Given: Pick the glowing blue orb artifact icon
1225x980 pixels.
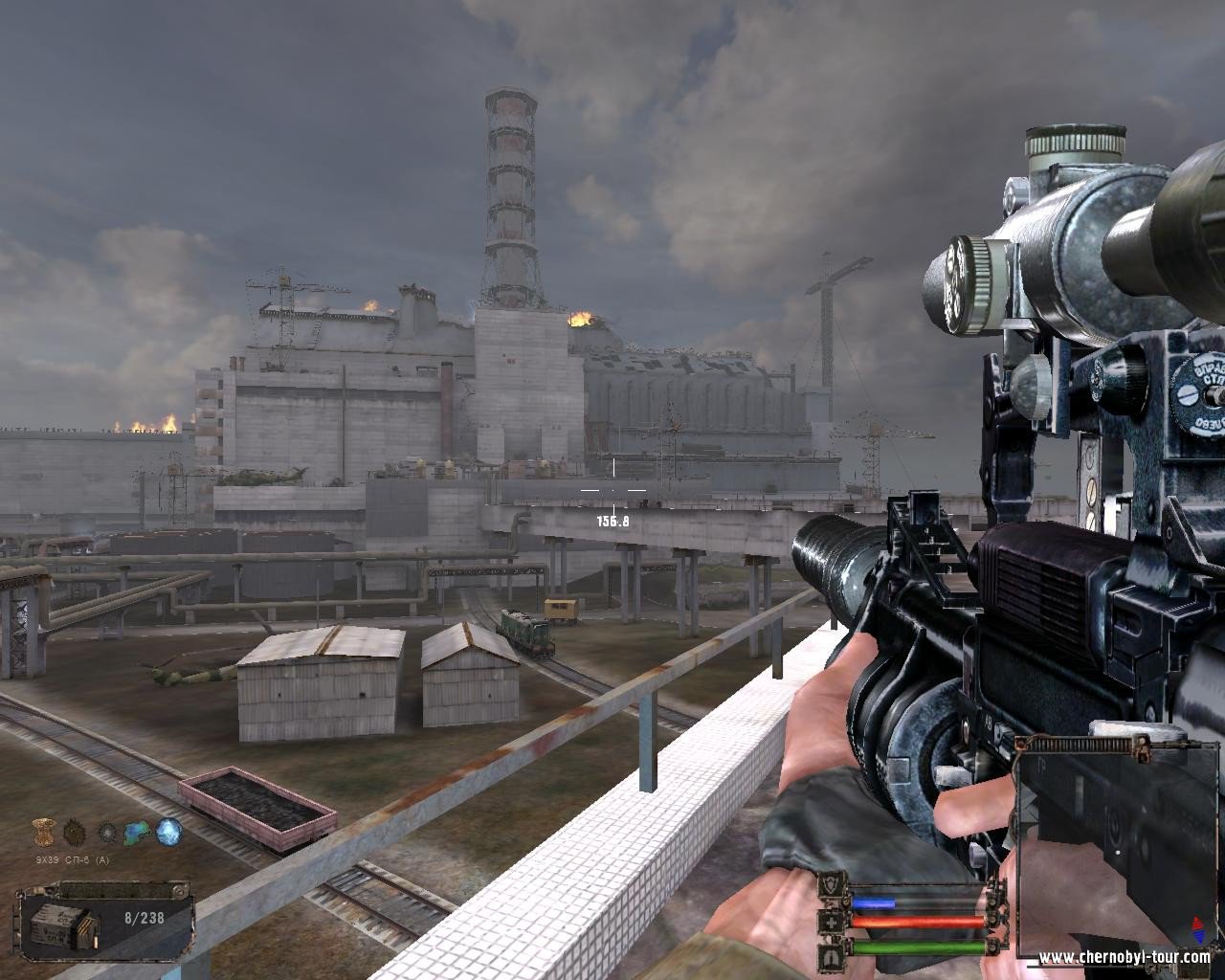Looking at the screenshot, I should pyautogui.click(x=169, y=830).
